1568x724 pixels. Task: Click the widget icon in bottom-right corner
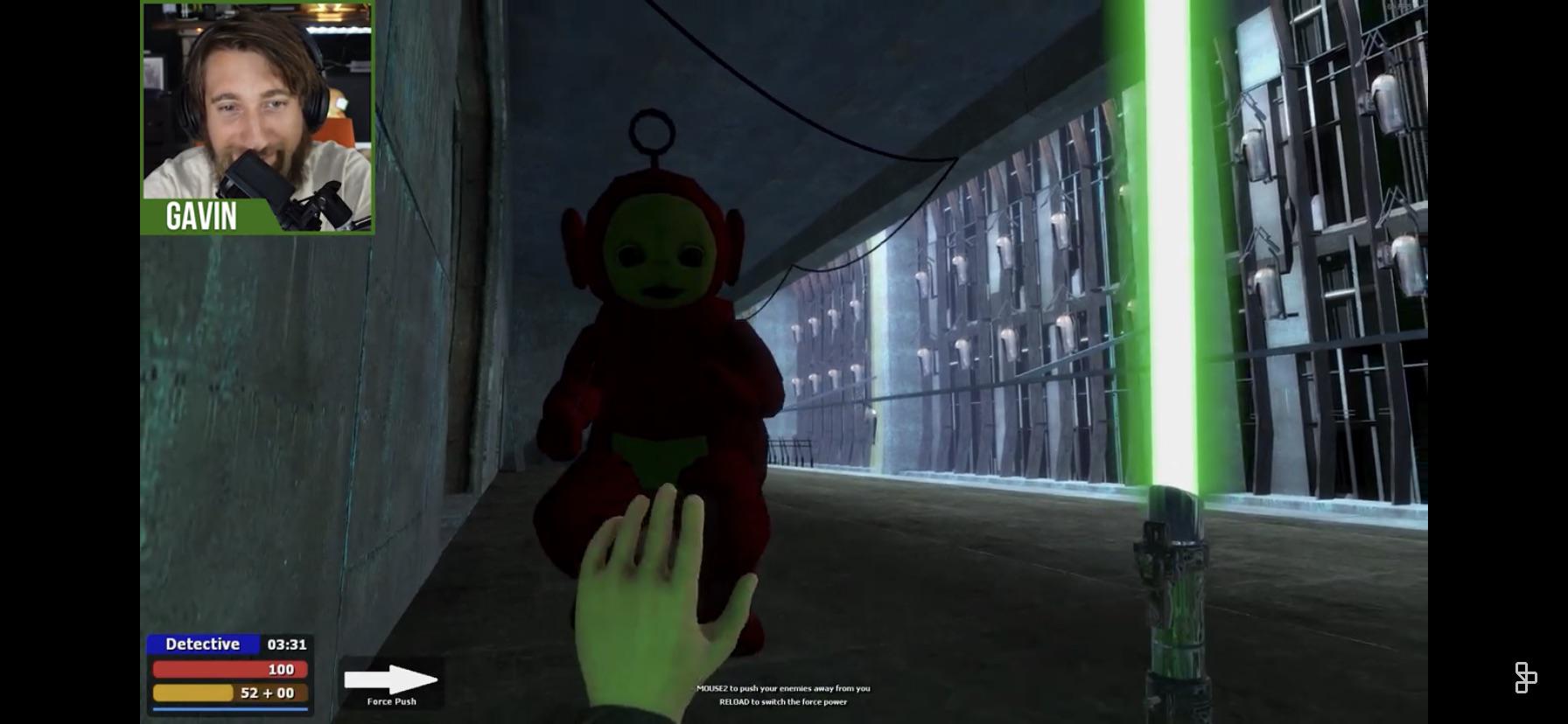[x=1528, y=675]
